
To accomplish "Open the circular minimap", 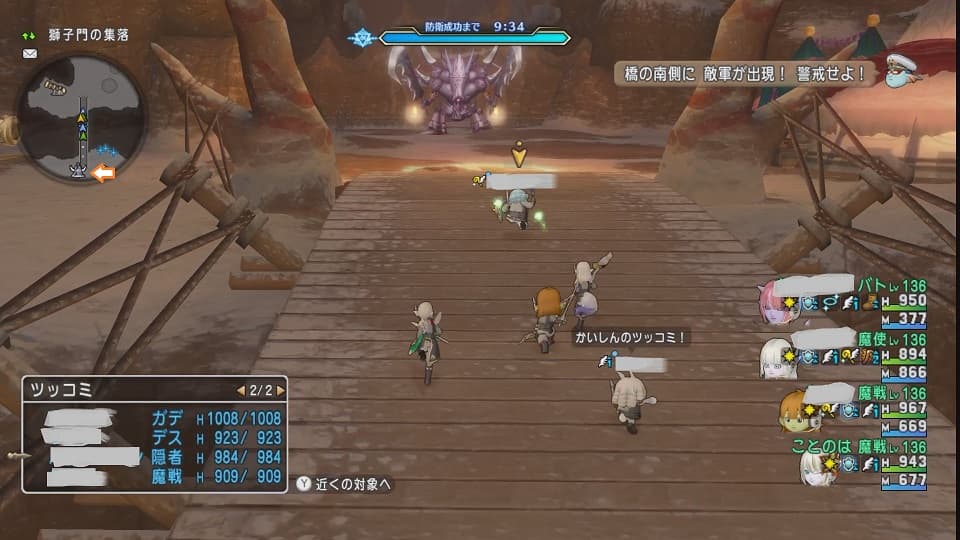I will [82, 118].
